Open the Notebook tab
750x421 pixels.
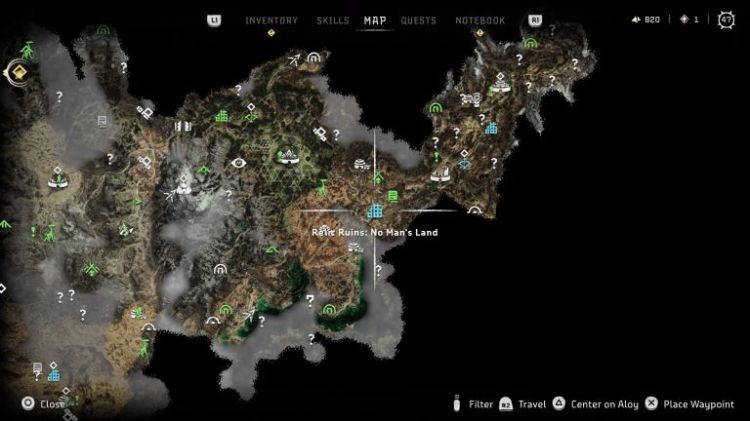480,20
